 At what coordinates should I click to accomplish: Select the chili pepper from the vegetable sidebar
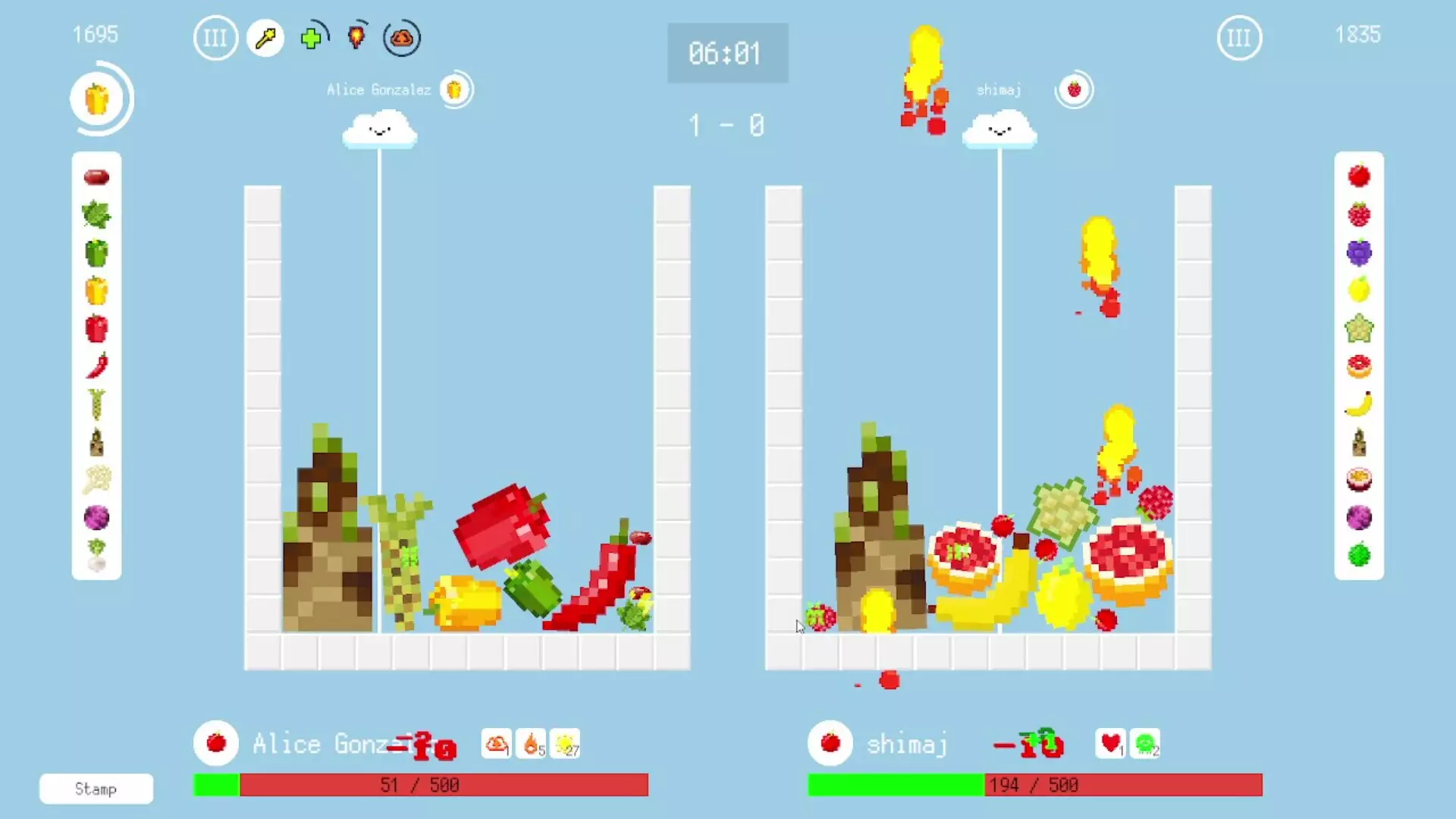point(96,366)
